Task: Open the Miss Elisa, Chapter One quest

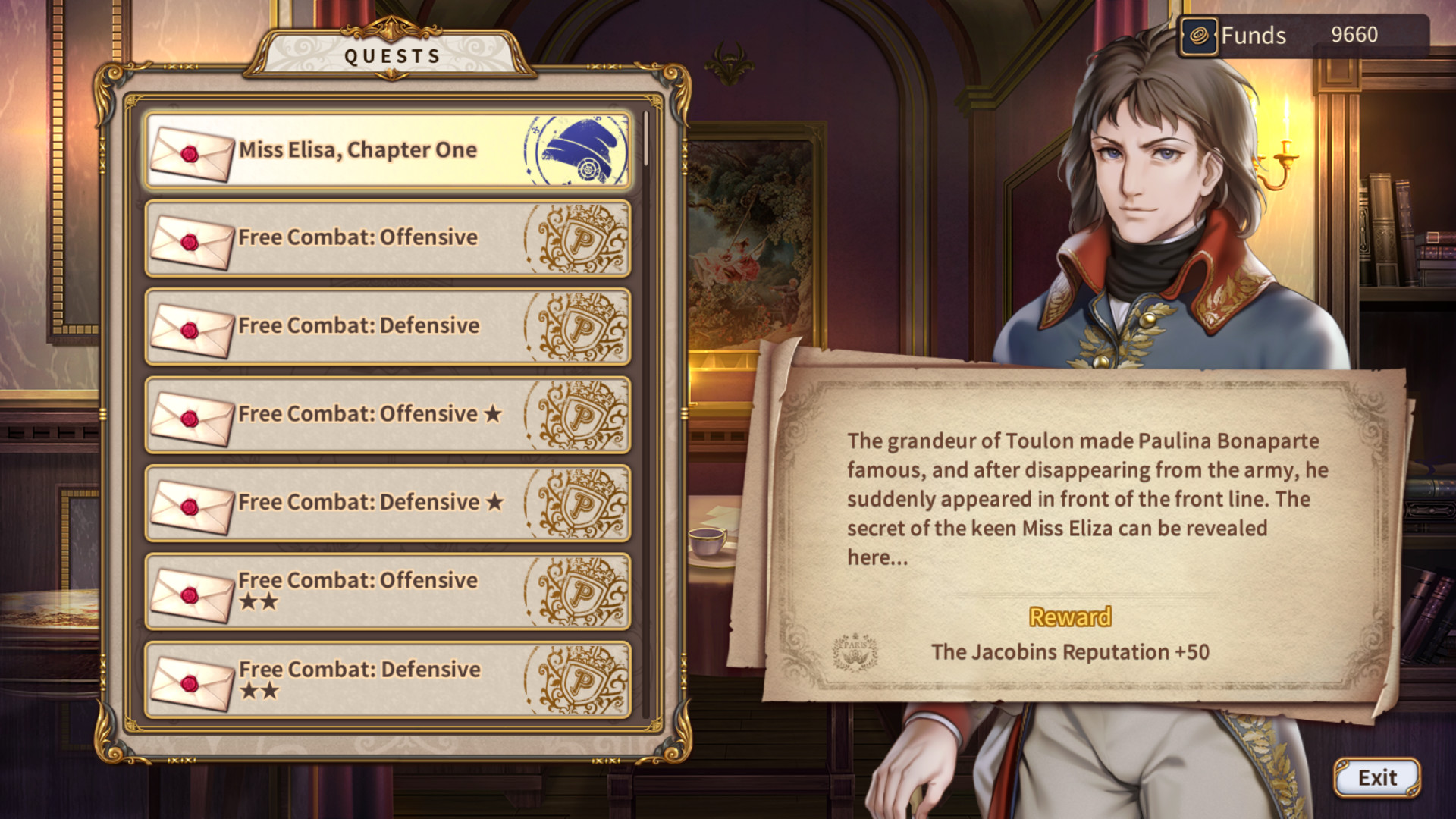Action: 356,149
